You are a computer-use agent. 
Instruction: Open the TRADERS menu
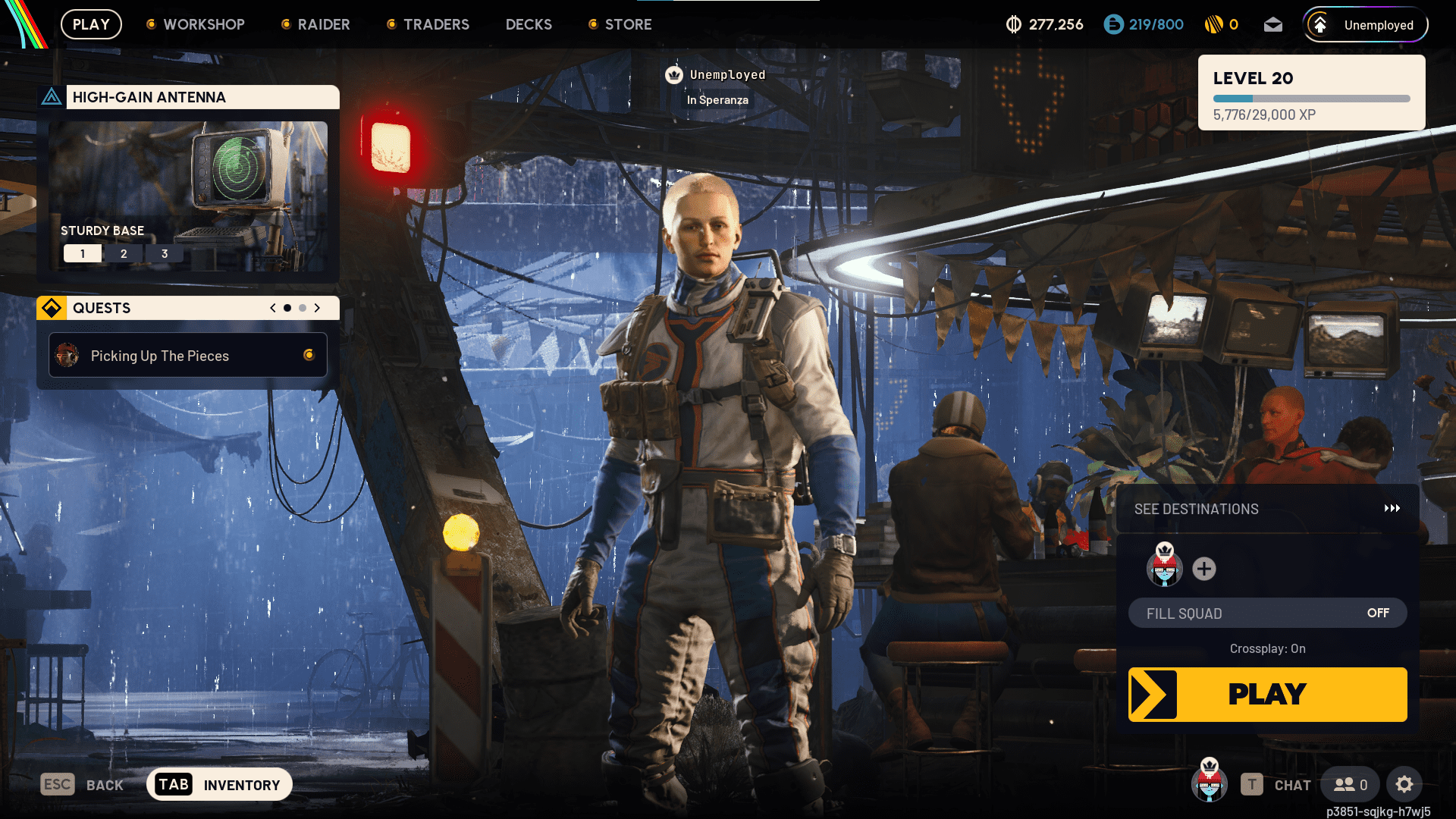click(436, 24)
